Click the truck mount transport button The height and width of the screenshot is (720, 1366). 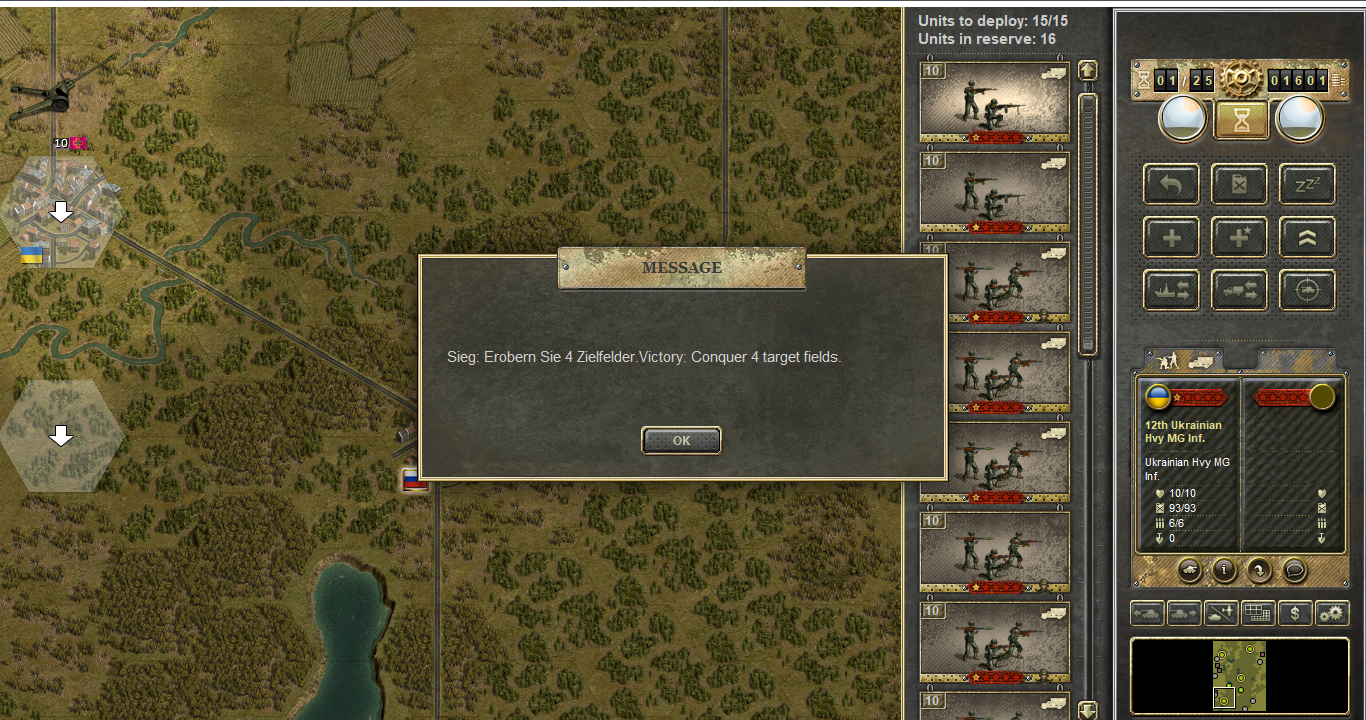(1240, 290)
